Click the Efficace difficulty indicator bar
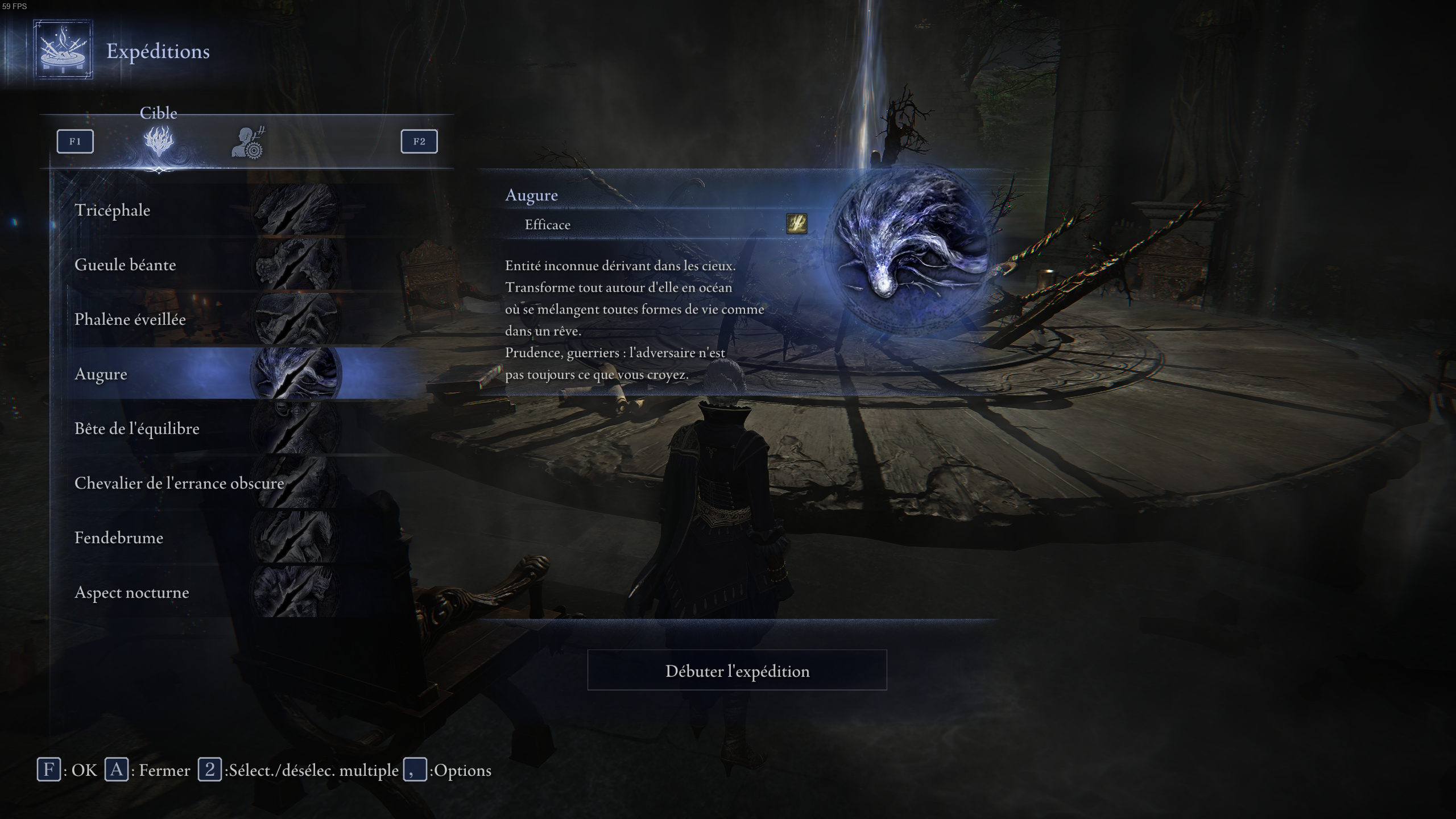The height and width of the screenshot is (819, 1456). point(626,225)
